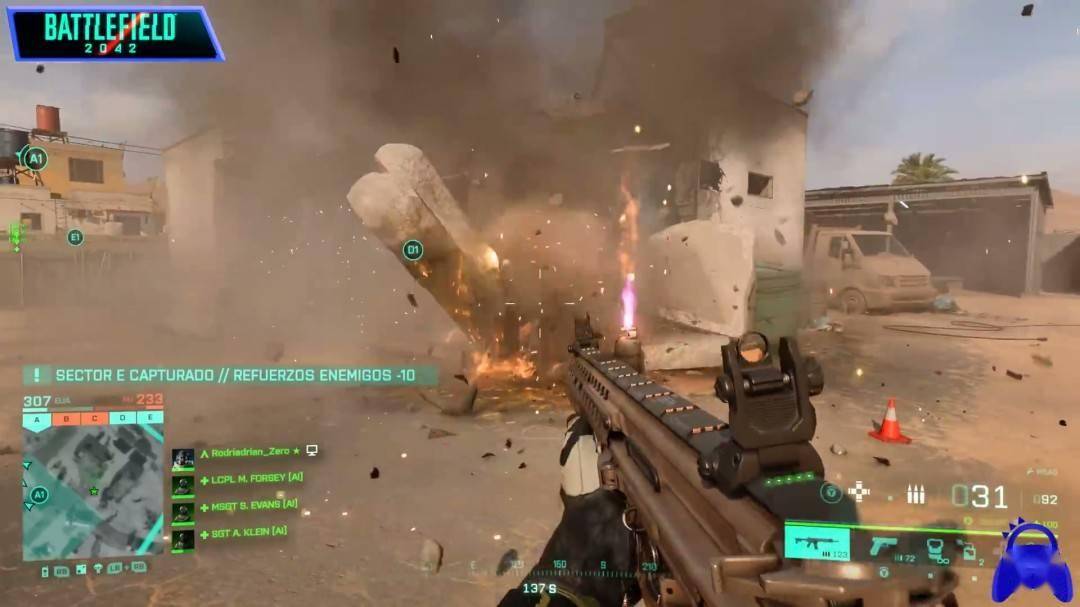Choose the ammo crate equipment slot
The width and height of the screenshot is (1080, 607).
pos(969,549)
